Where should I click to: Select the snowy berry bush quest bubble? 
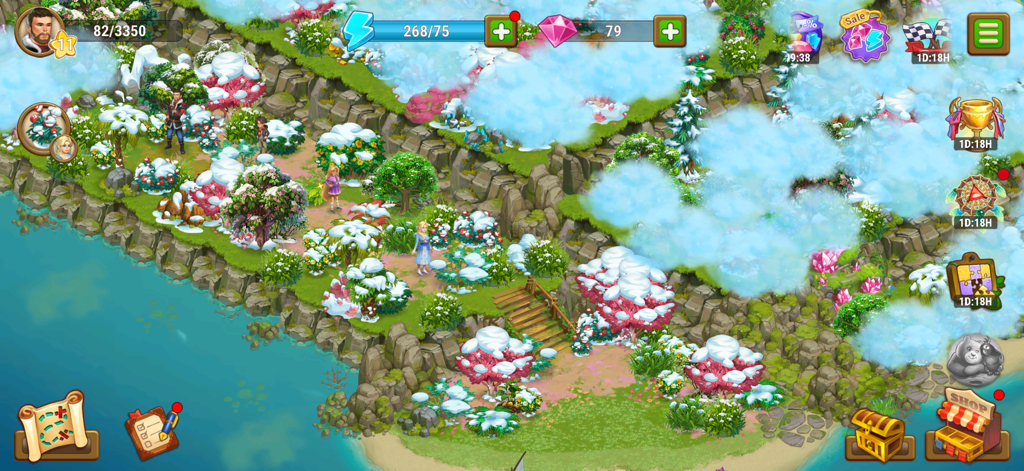point(45,129)
